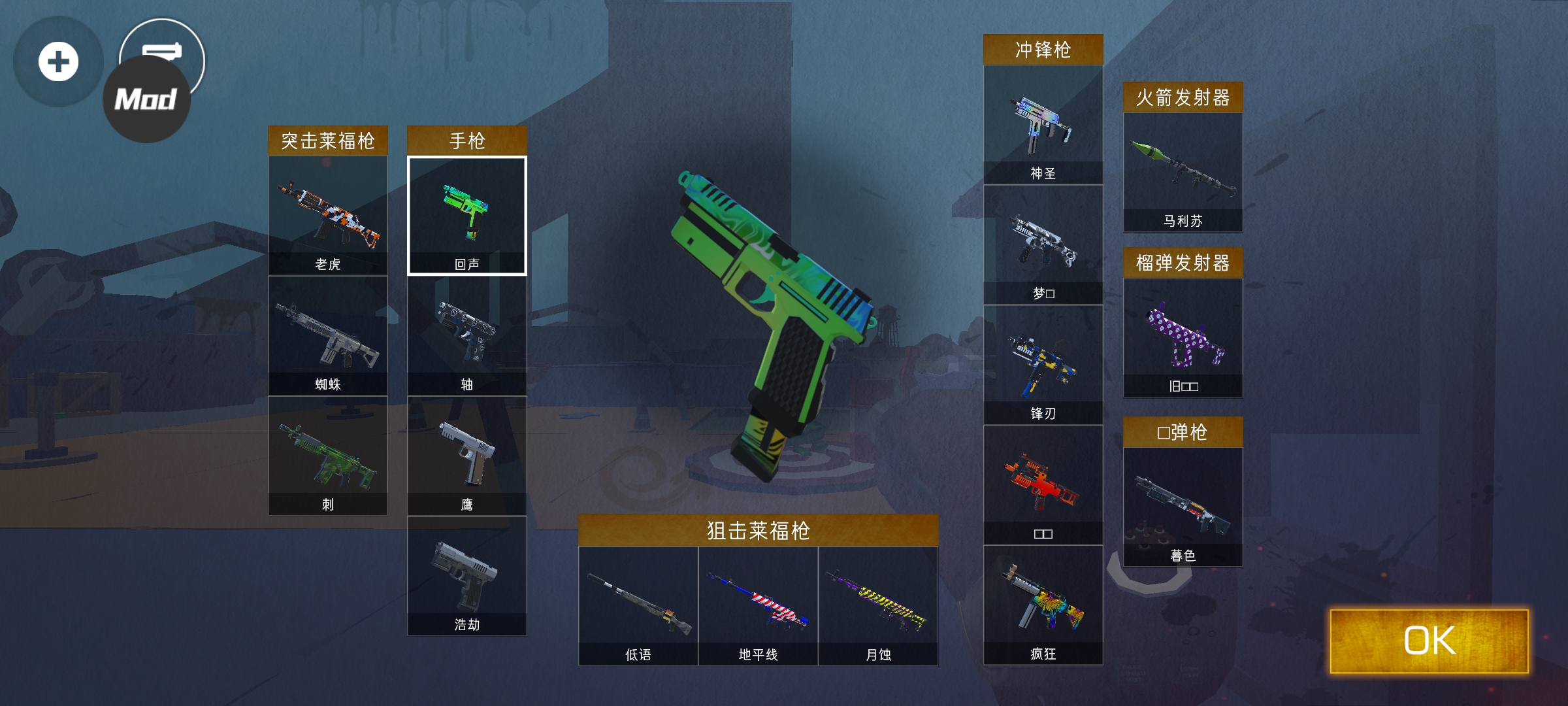Viewport: 1568px width, 706px height.
Task: Choose the 马利苏 rocket launcher
Action: click(1183, 173)
